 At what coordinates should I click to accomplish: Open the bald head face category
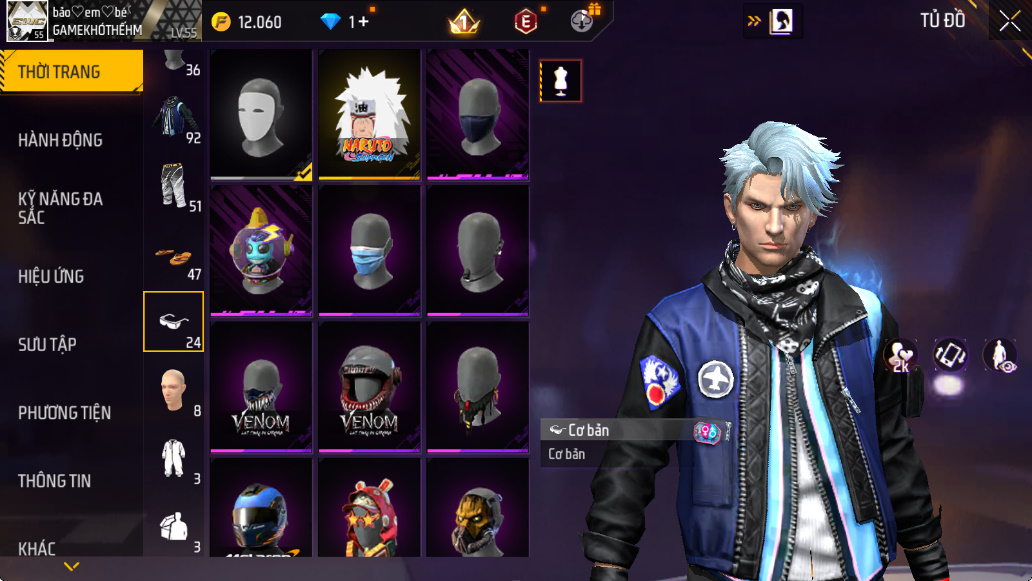tap(173, 390)
